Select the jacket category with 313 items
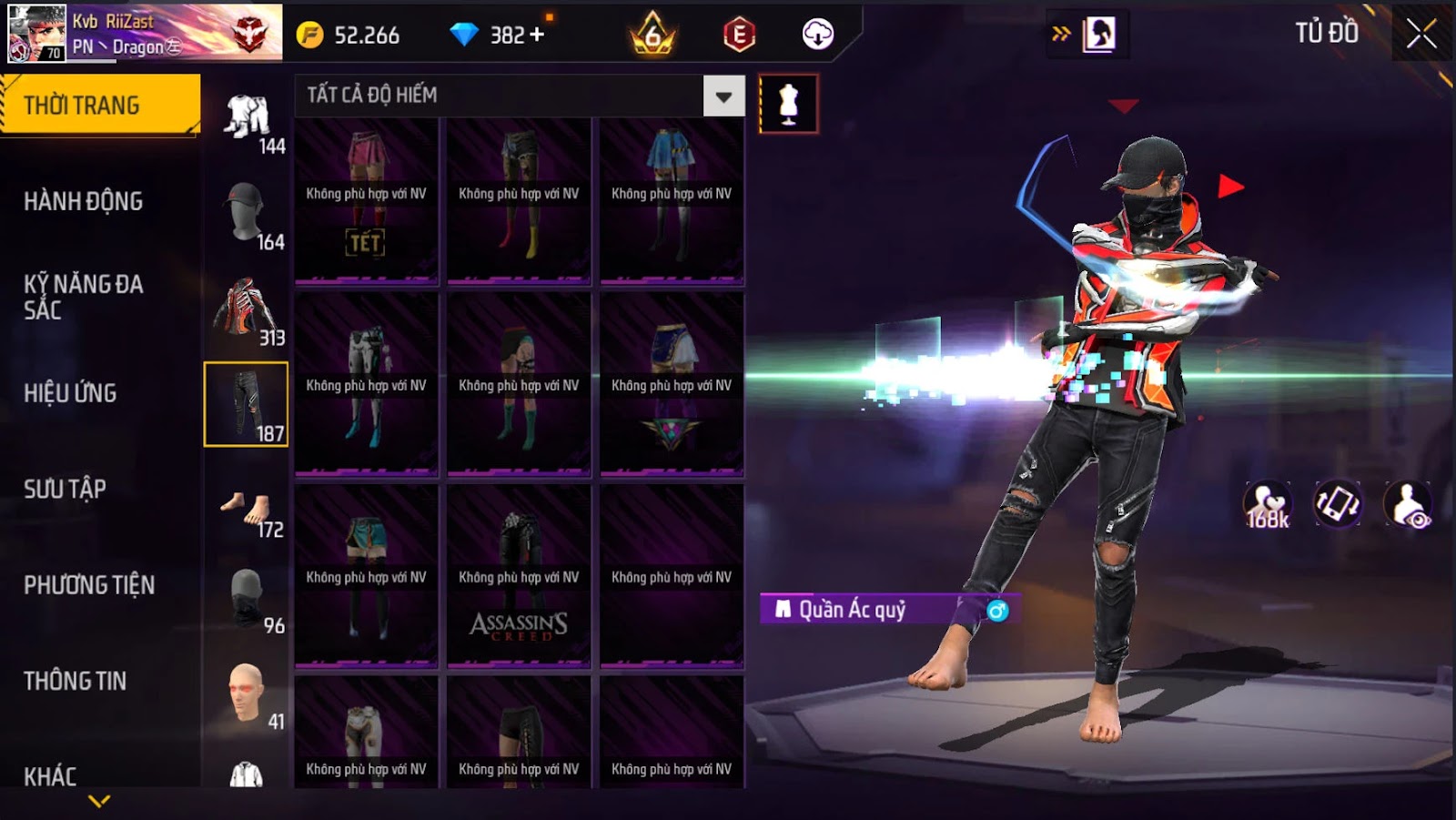The width and height of the screenshot is (1456, 820). coord(247,309)
